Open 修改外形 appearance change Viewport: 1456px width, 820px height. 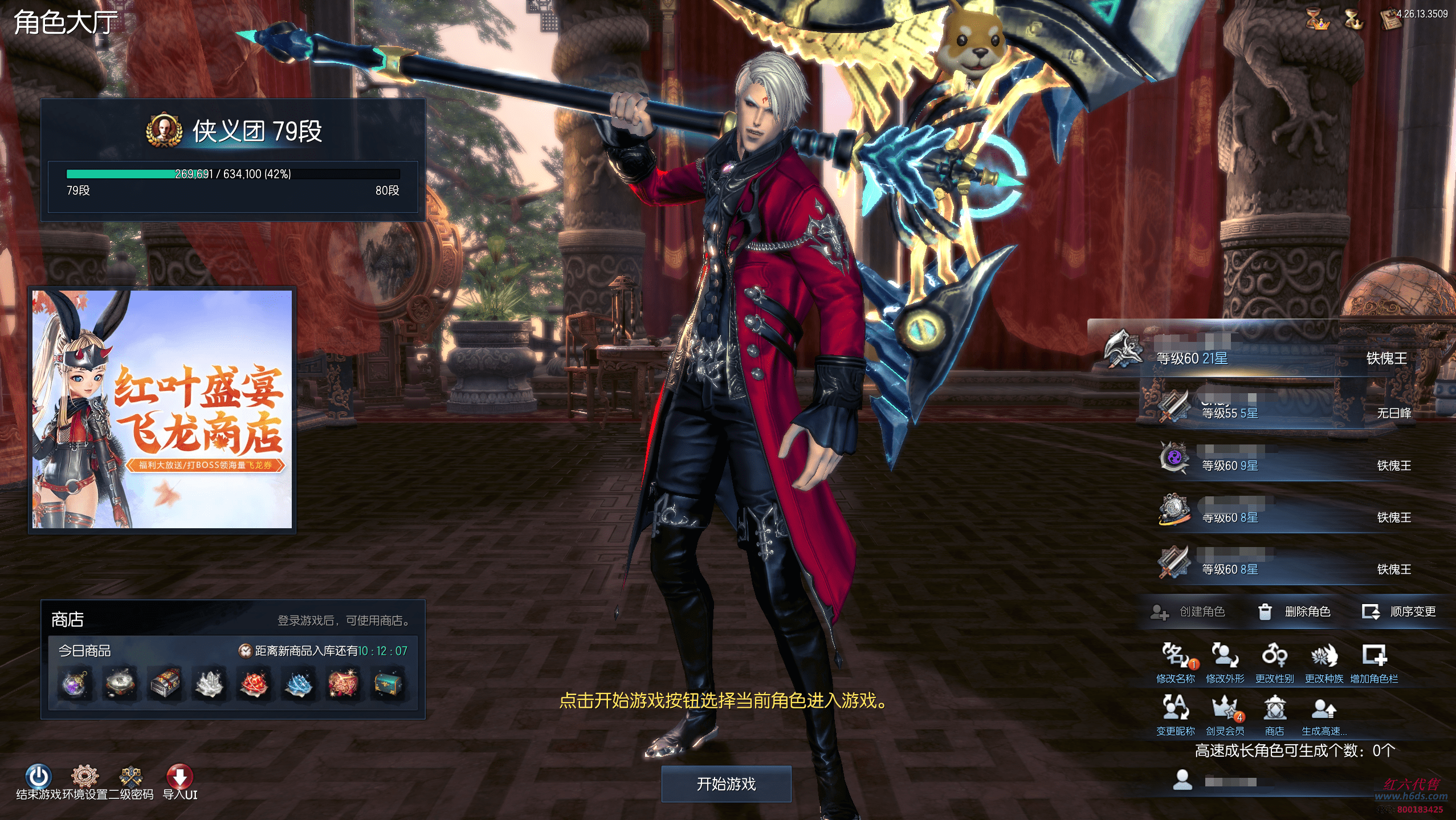click(x=1225, y=661)
